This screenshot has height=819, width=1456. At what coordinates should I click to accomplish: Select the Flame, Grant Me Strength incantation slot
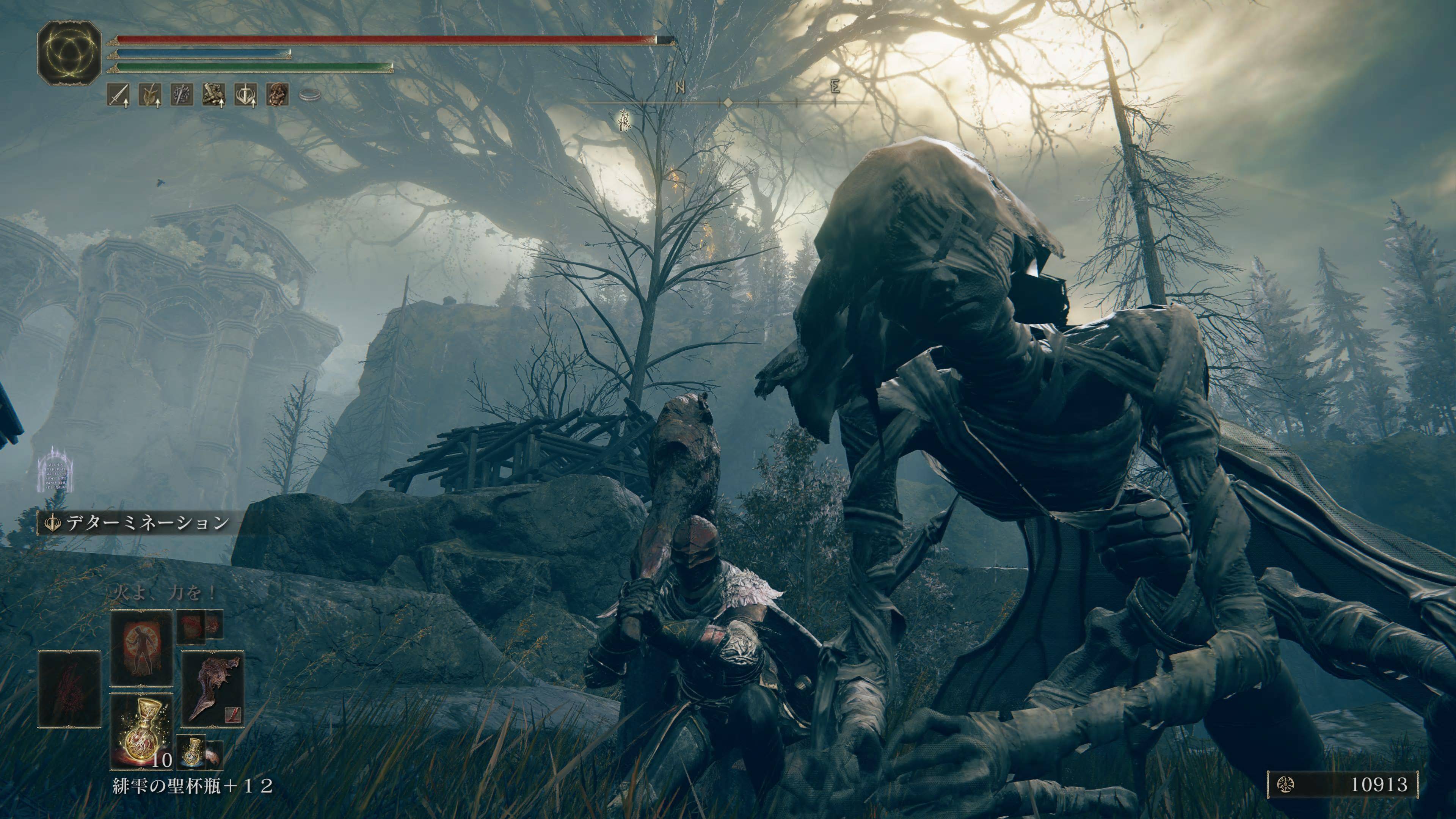(x=141, y=648)
